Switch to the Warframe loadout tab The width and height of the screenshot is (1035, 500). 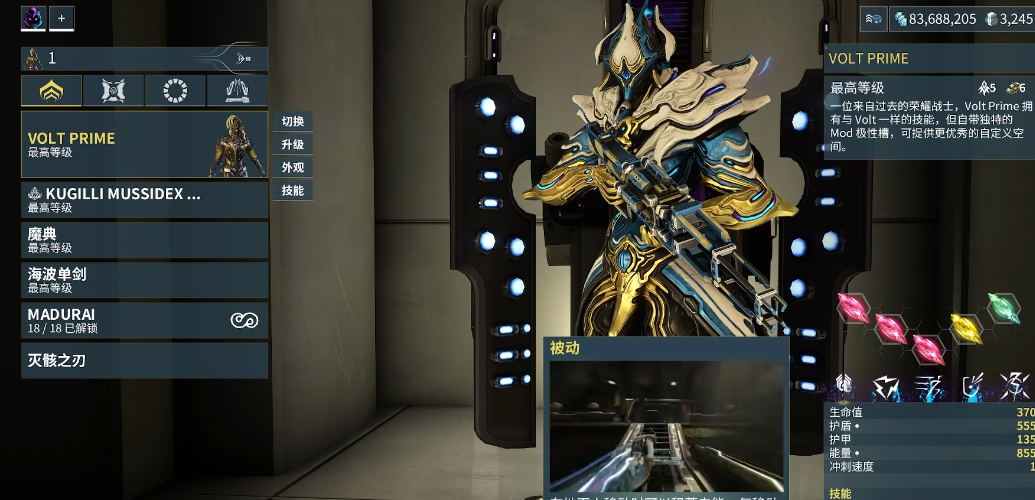click(x=52, y=91)
